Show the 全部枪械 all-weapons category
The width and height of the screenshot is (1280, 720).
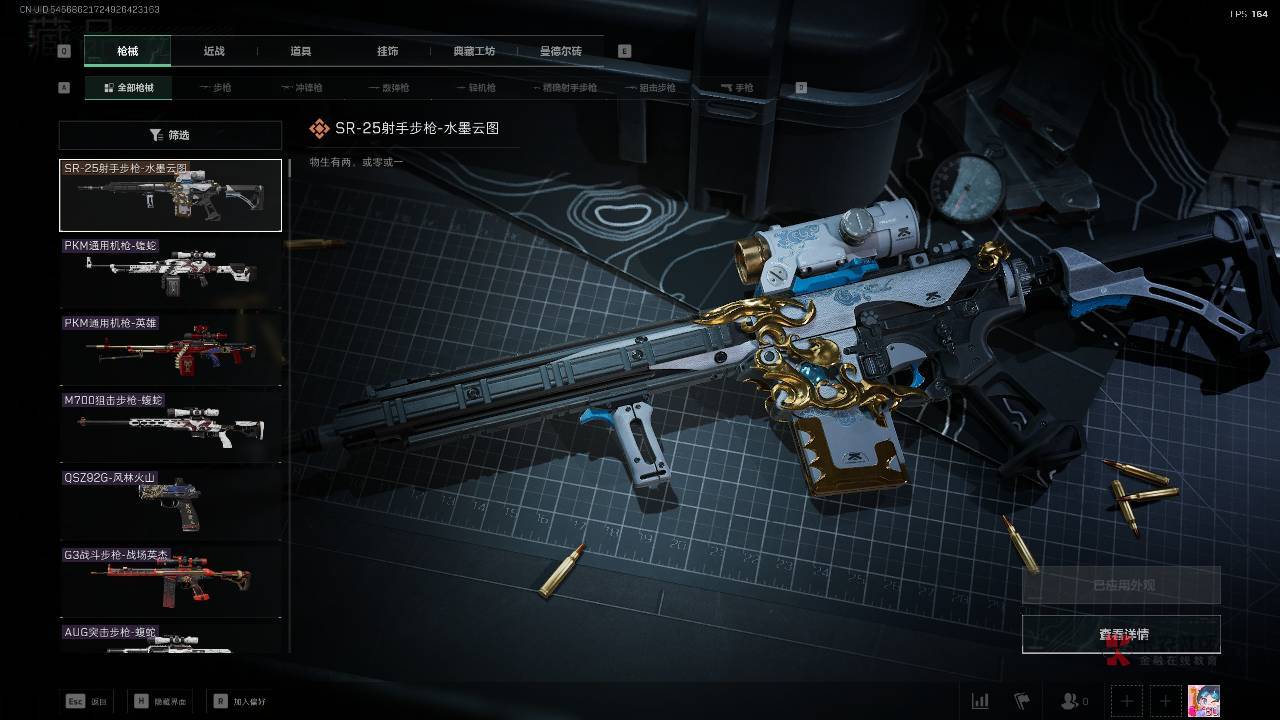click(x=128, y=88)
